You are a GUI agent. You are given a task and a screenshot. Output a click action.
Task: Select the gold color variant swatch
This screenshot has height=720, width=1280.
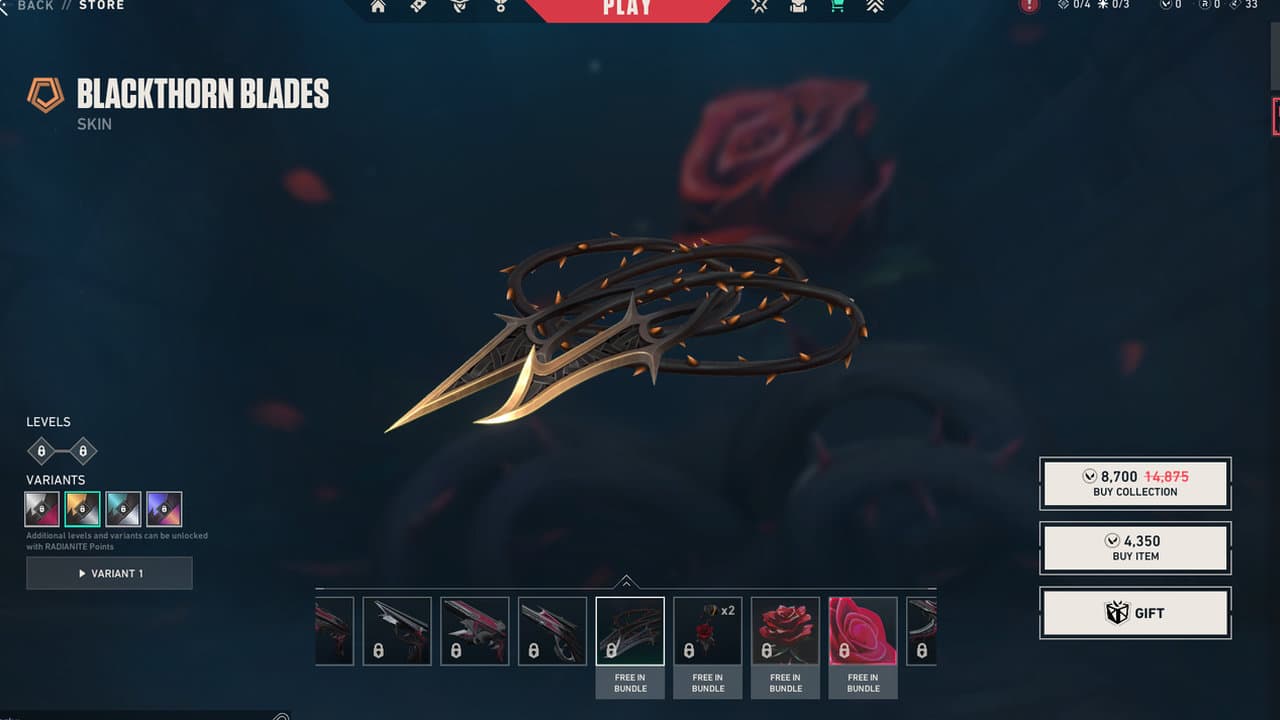pyautogui.click(x=82, y=509)
